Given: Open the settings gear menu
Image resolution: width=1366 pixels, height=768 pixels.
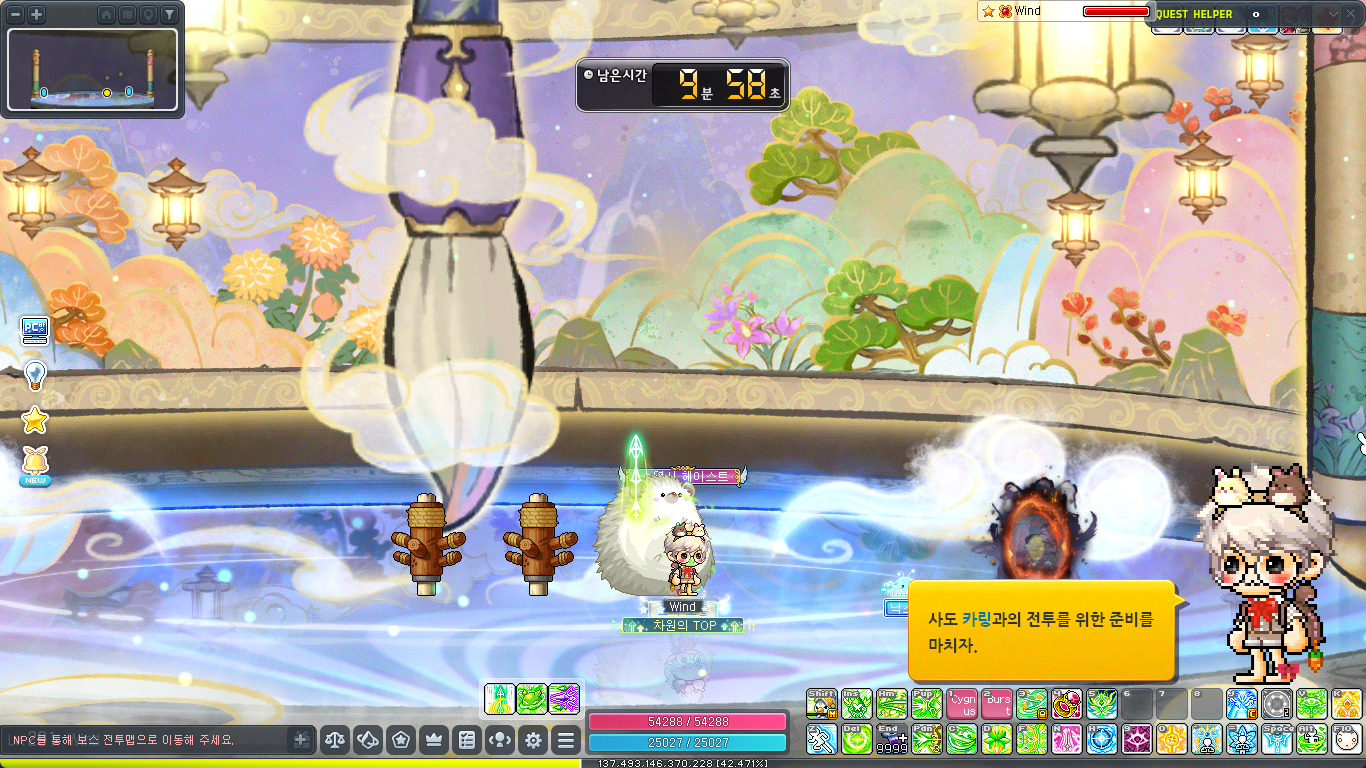Looking at the screenshot, I should click(x=534, y=741).
